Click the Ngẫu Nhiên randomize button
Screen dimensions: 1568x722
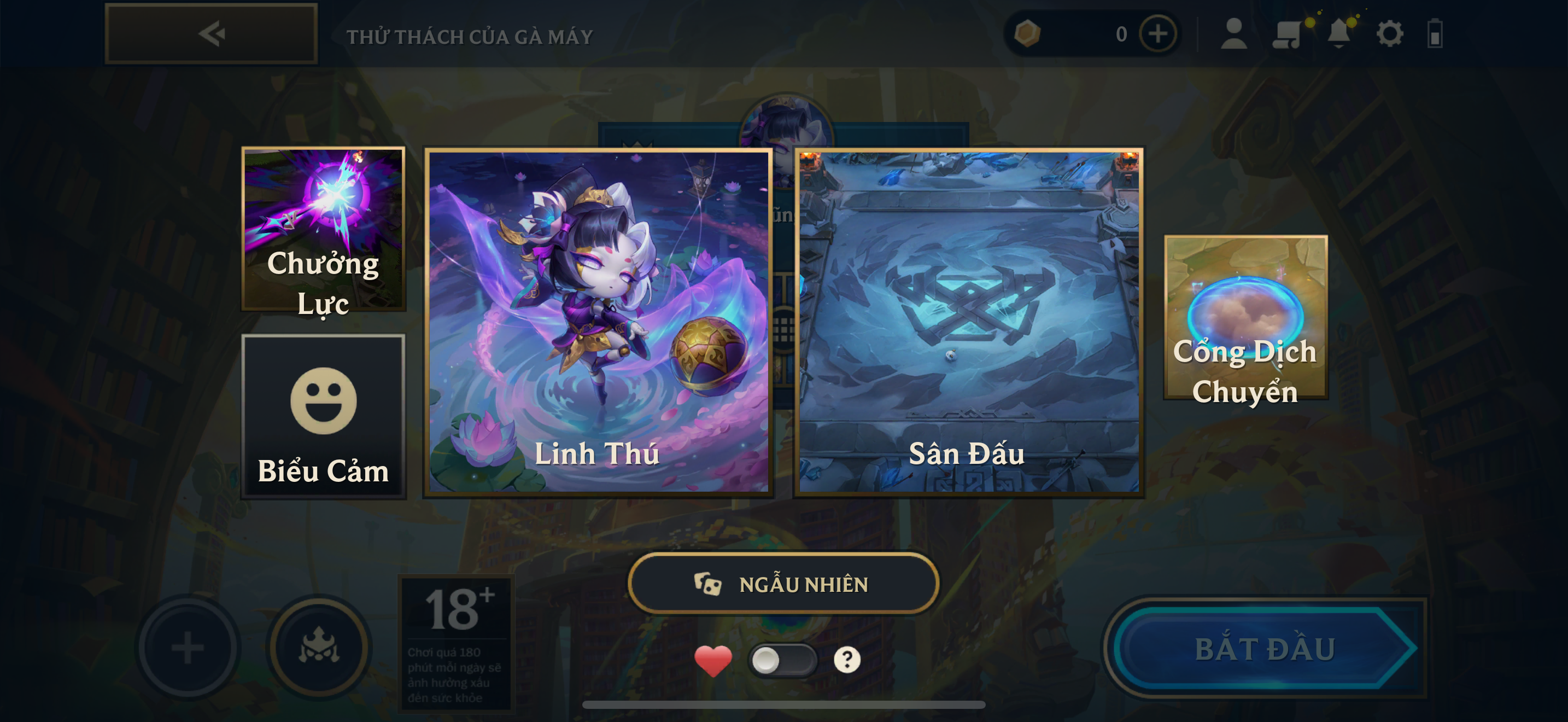coord(783,584)
